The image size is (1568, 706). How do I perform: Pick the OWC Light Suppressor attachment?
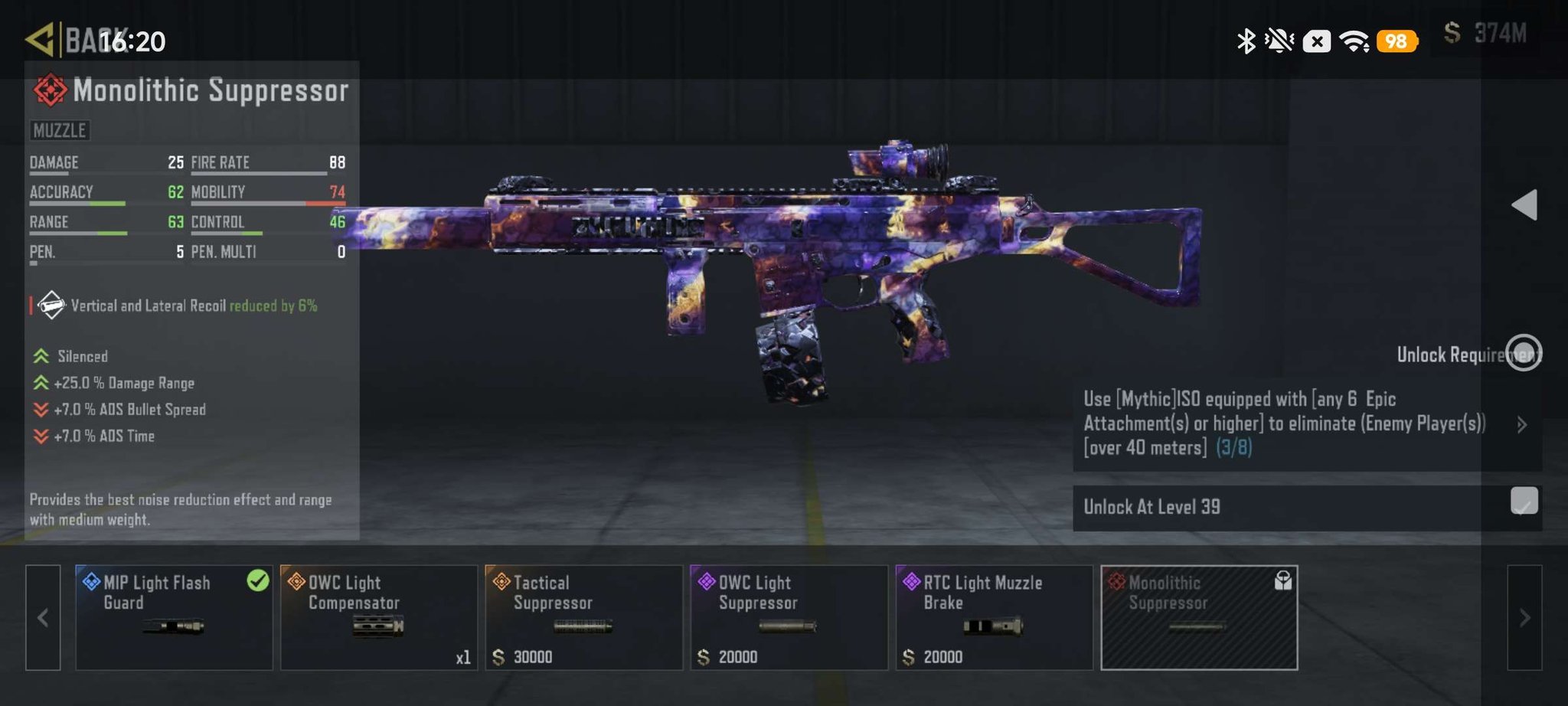click(789, 617)
